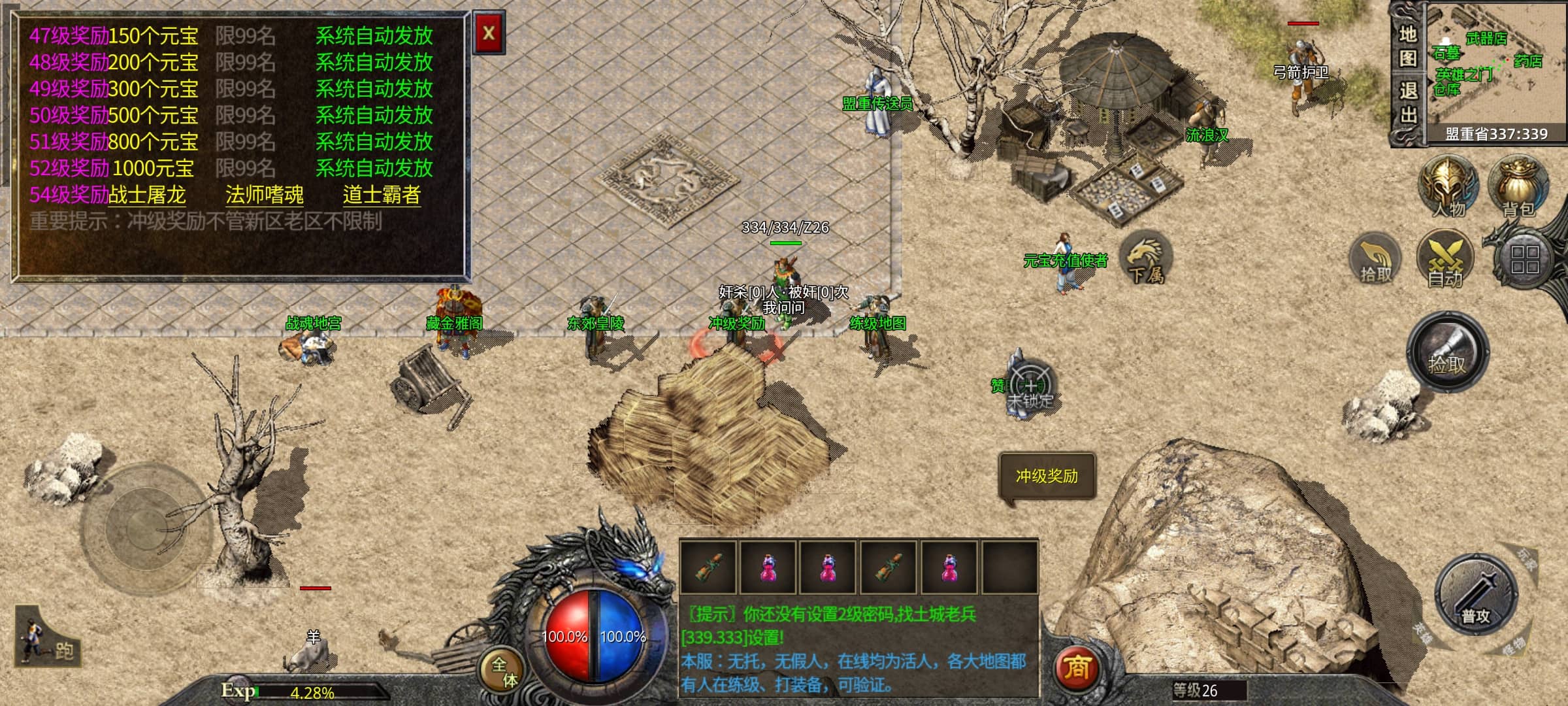The height and width of the screenshot is (706, 1568).
Task: Tap the hand-shaped 拾取 pickup icon
Action: (1376, 260)
